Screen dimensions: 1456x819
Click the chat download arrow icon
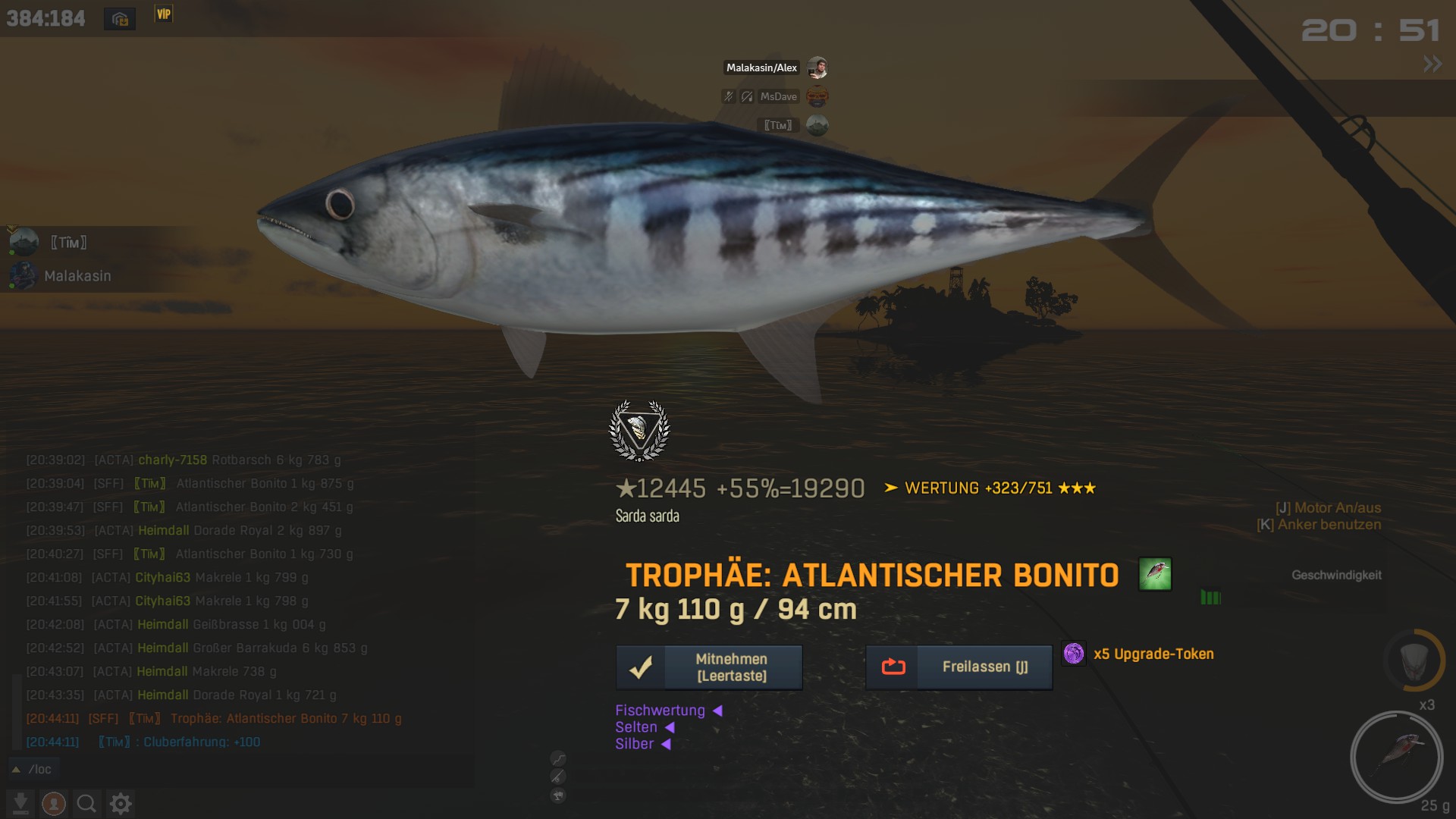[x=20, y=803]
